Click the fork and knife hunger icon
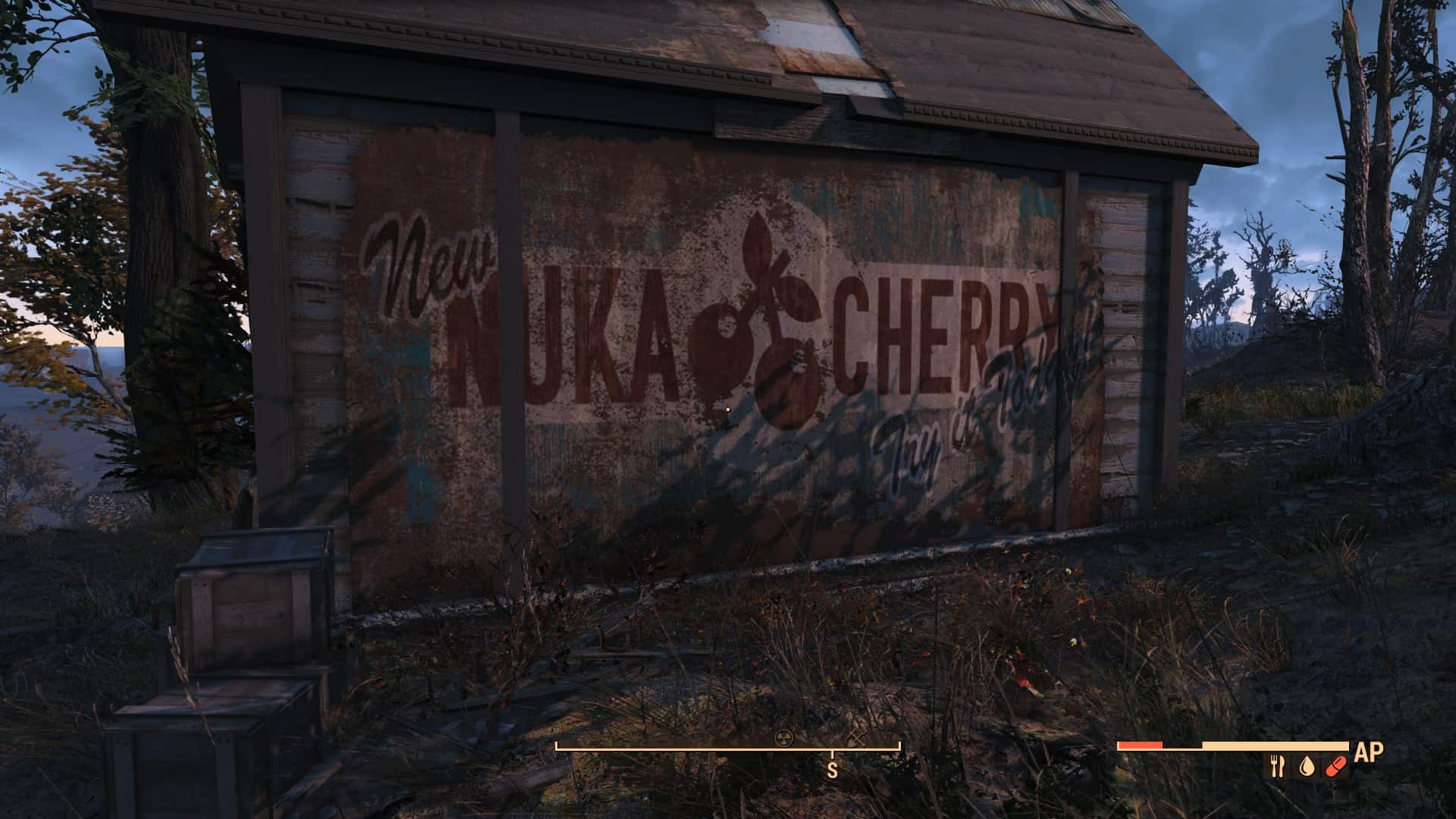 point(1278,767)
